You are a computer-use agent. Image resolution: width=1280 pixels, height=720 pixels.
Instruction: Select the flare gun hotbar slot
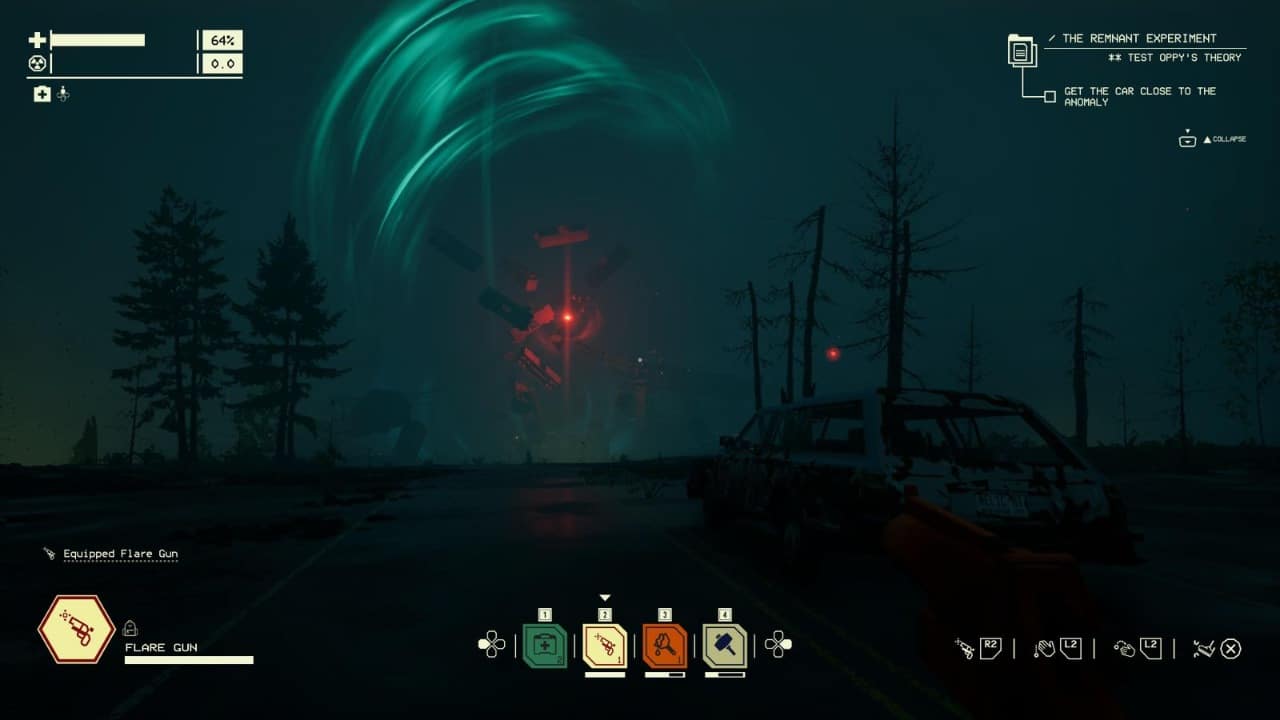click(605, 645)
